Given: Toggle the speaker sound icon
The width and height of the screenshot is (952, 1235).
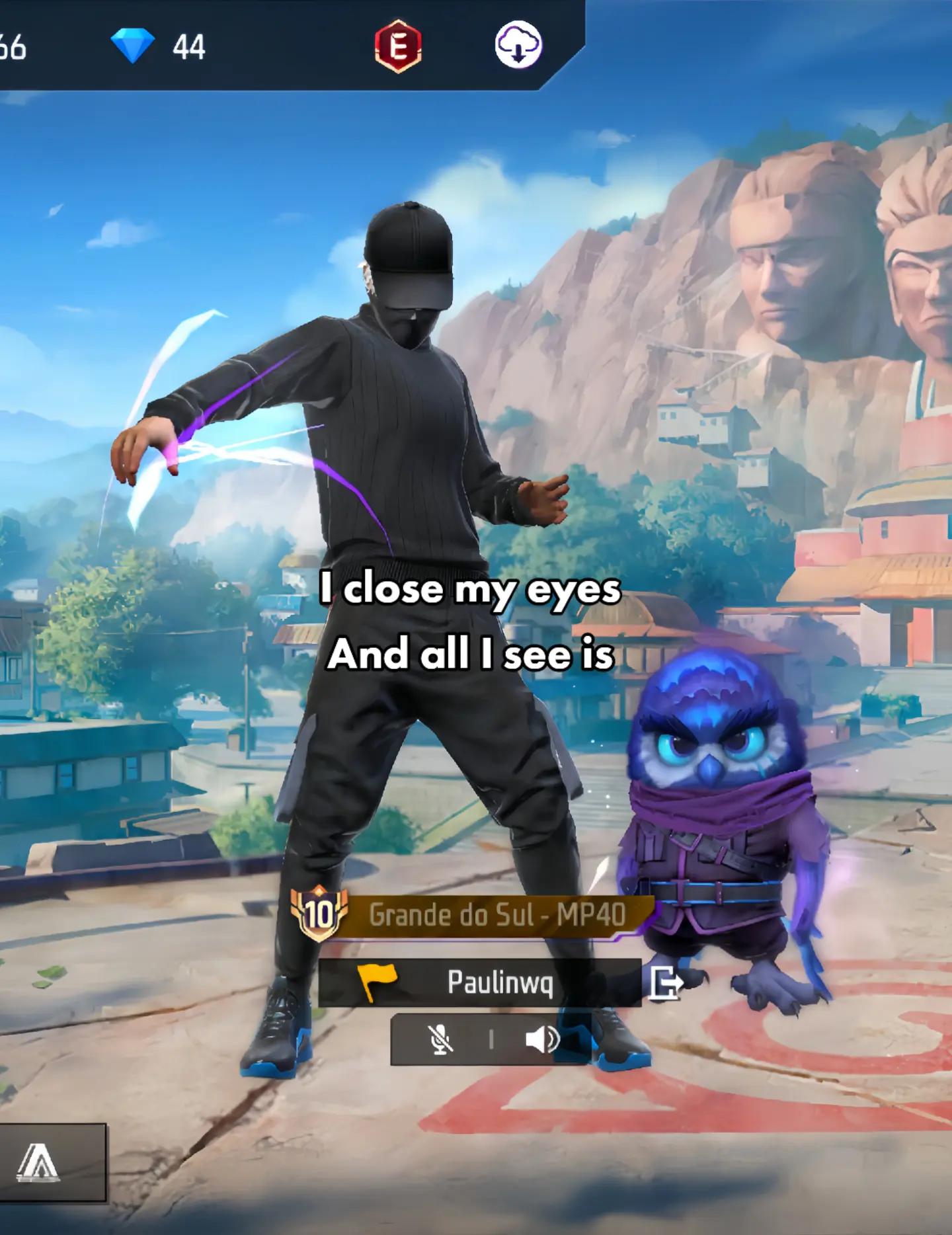Looking at the screenshot, I should point(542,1039).
